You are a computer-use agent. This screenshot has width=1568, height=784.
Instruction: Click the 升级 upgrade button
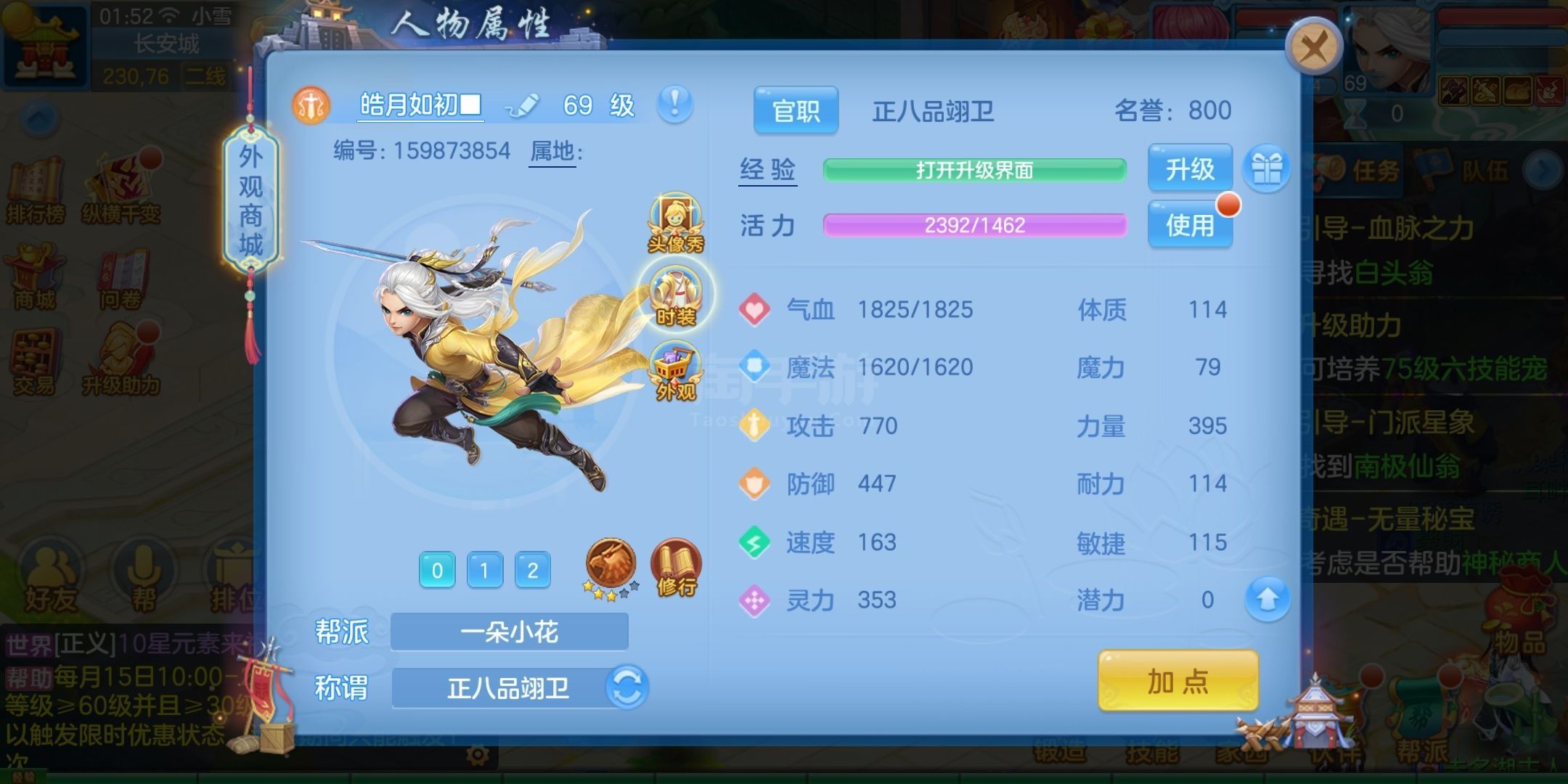1189,168
